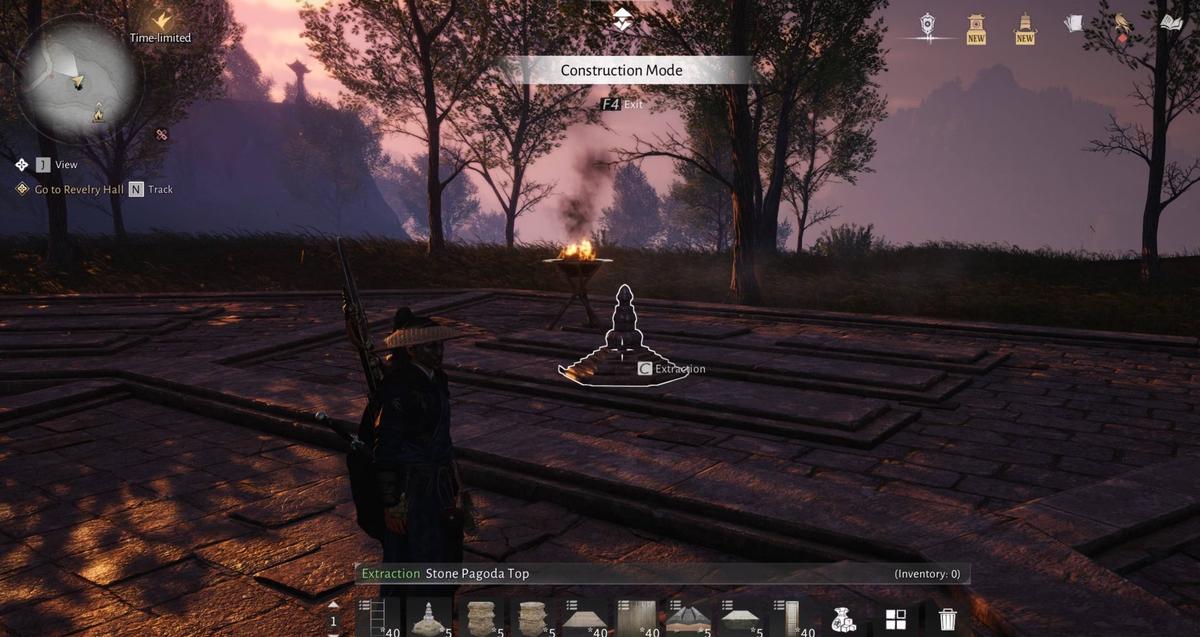Click the shield emblem icon in top bar
Image resolution: width=1200 pixels, height=637 pixels.
928,26
